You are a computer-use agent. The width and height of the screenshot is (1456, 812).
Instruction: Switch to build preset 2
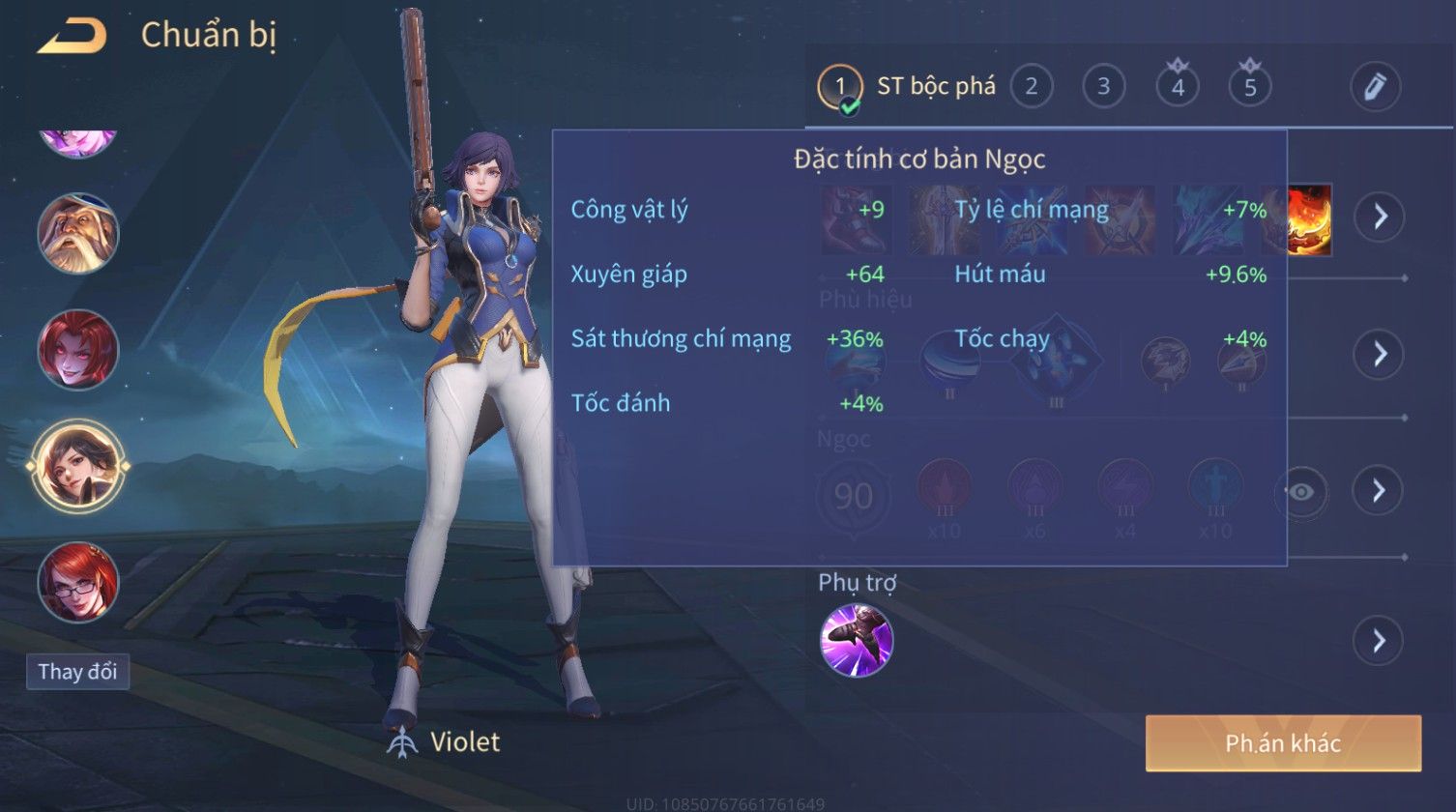click(1031, 87)
